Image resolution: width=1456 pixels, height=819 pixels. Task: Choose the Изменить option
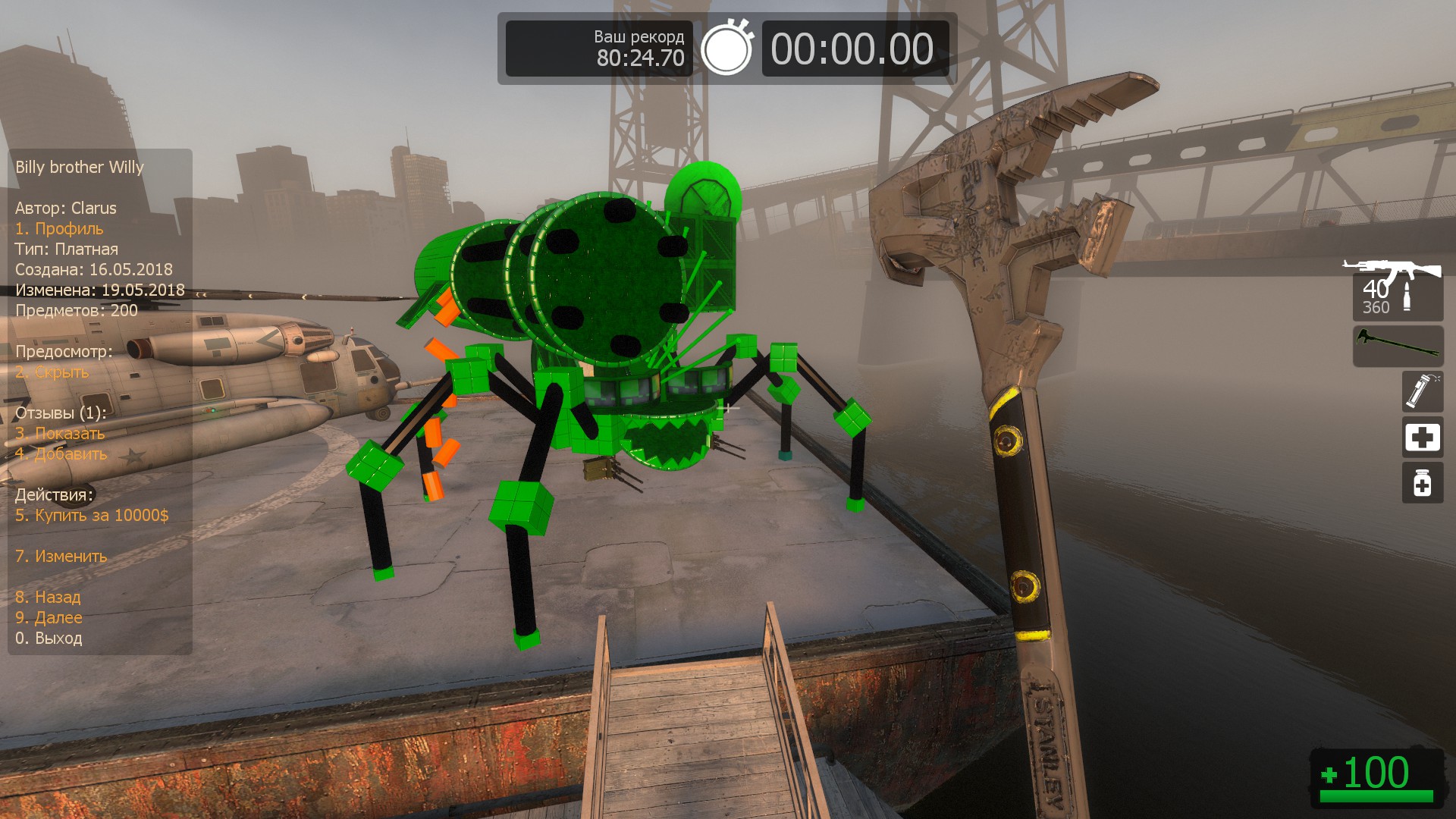pyautogui.click(x=61, y=557)
